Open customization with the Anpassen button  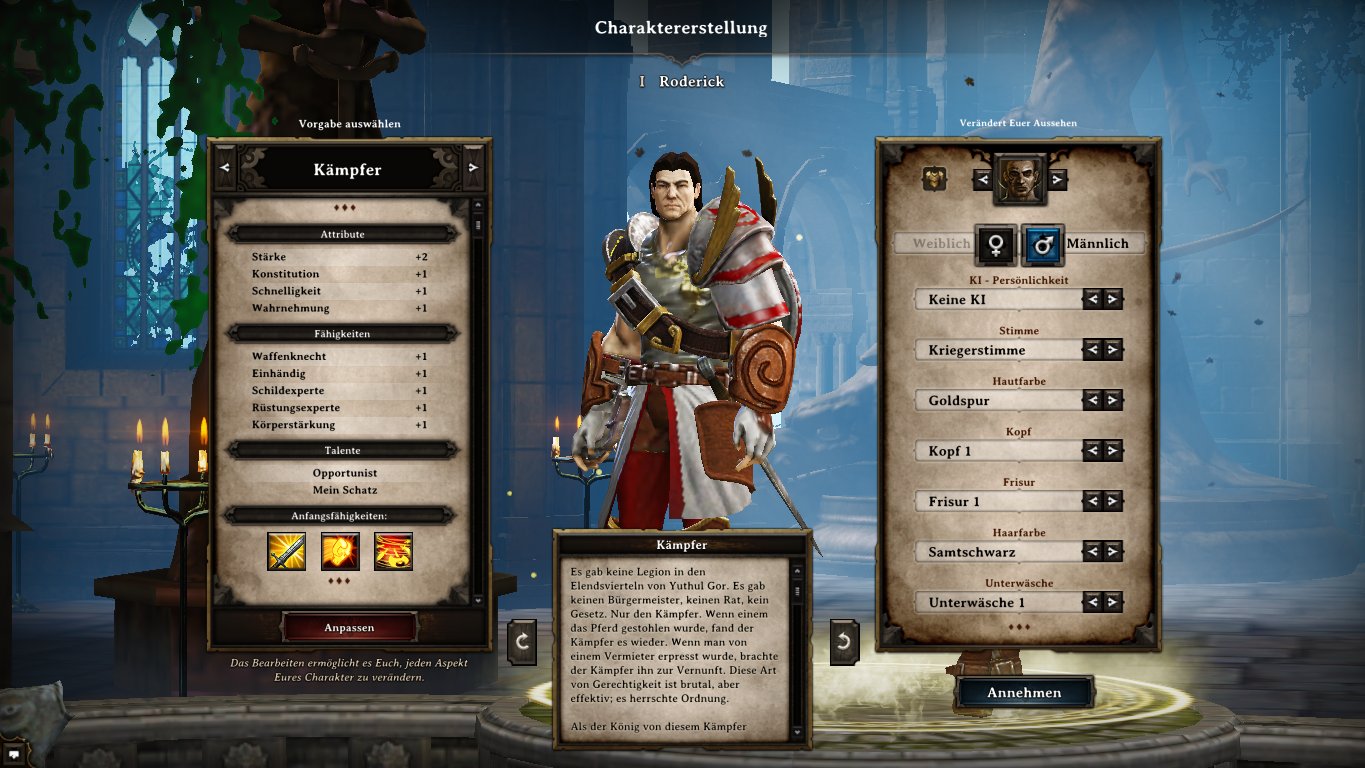pos(349,627)
